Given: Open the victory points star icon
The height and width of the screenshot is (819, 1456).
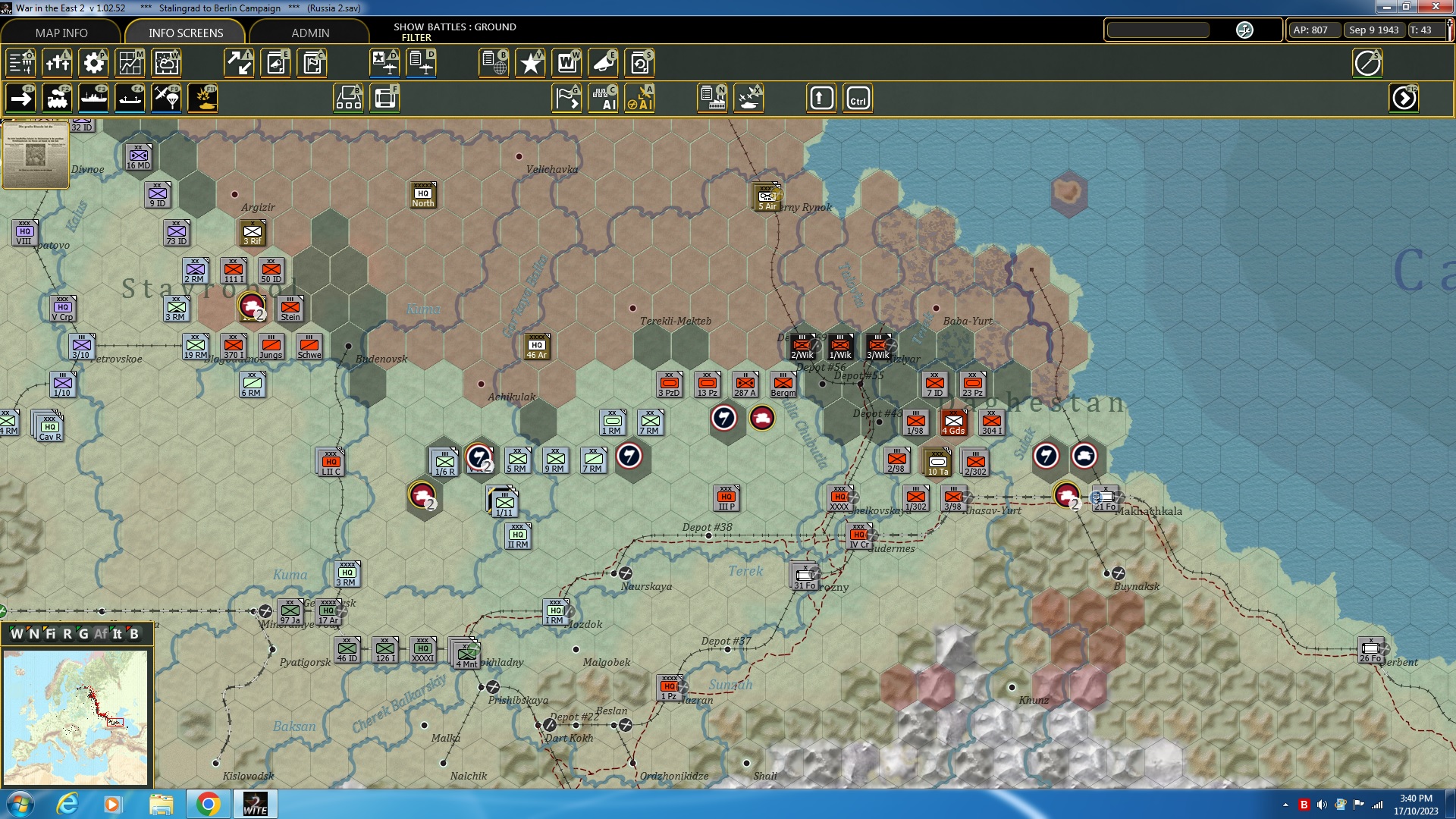Looking at the screenshot, I should pos(530,63).
